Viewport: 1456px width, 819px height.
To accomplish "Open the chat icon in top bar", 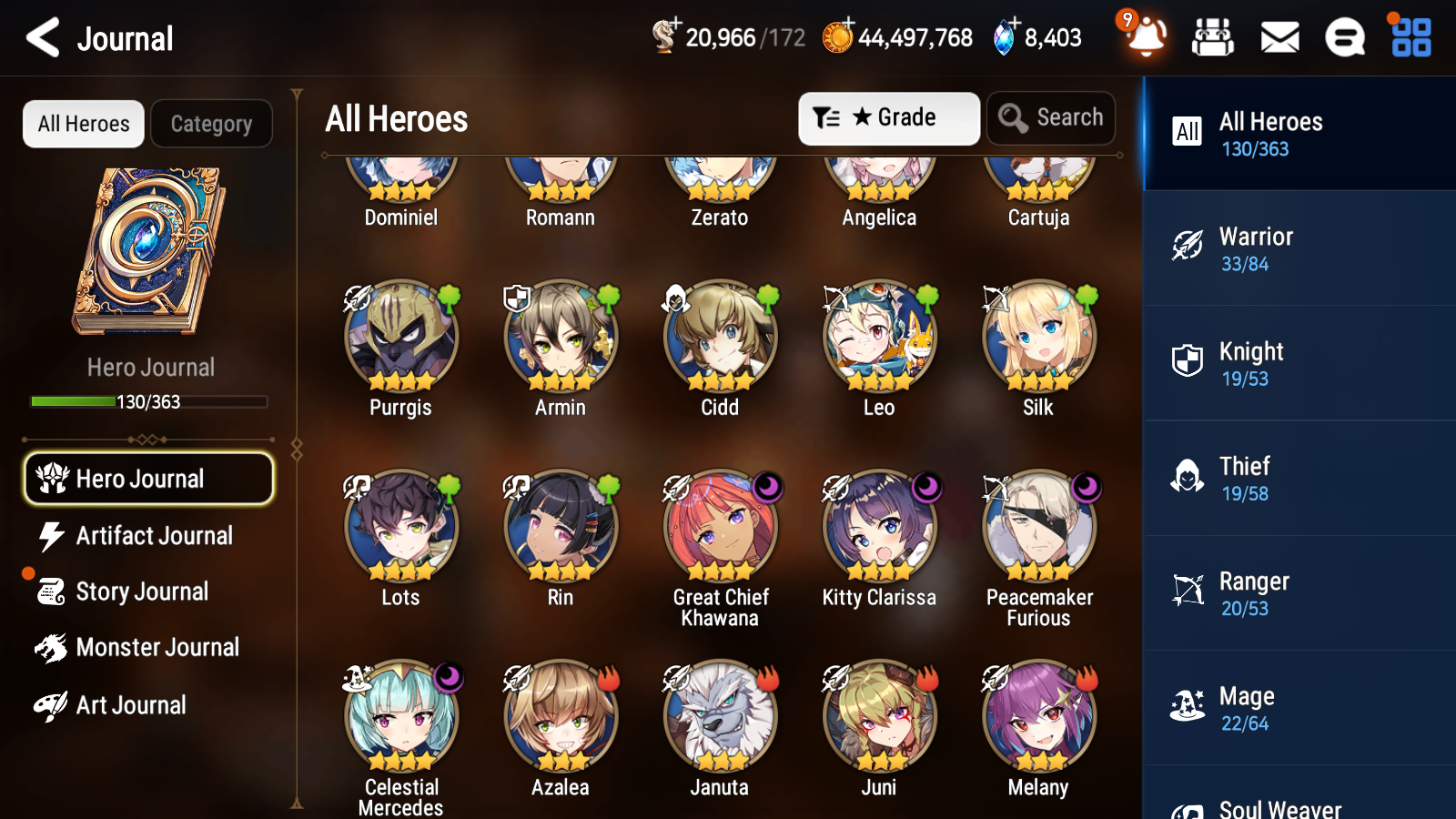I will tap(1344, 38).
